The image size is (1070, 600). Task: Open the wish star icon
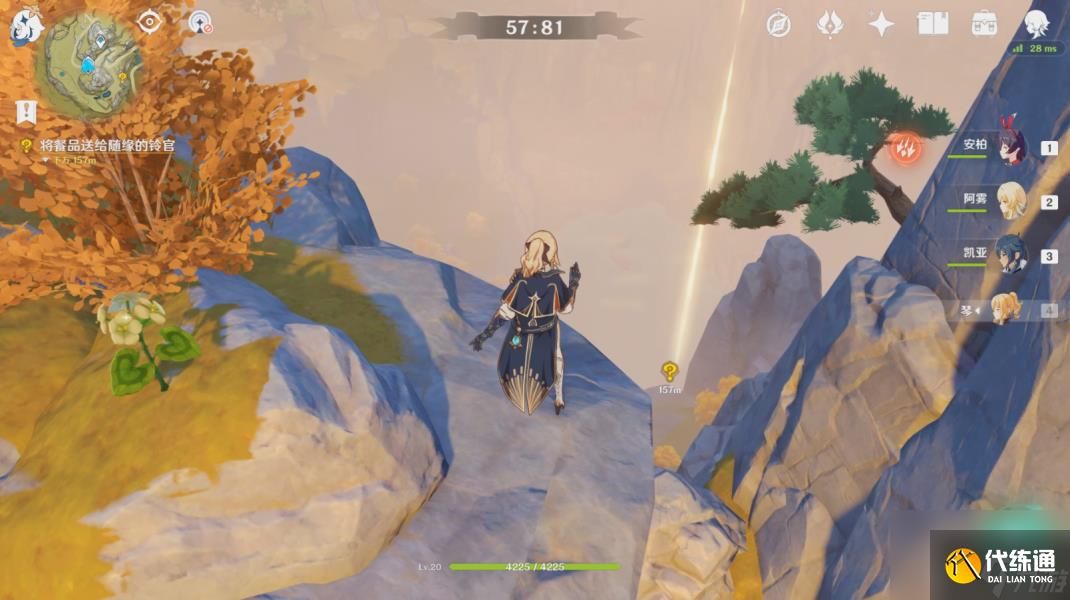pos(881,24)
